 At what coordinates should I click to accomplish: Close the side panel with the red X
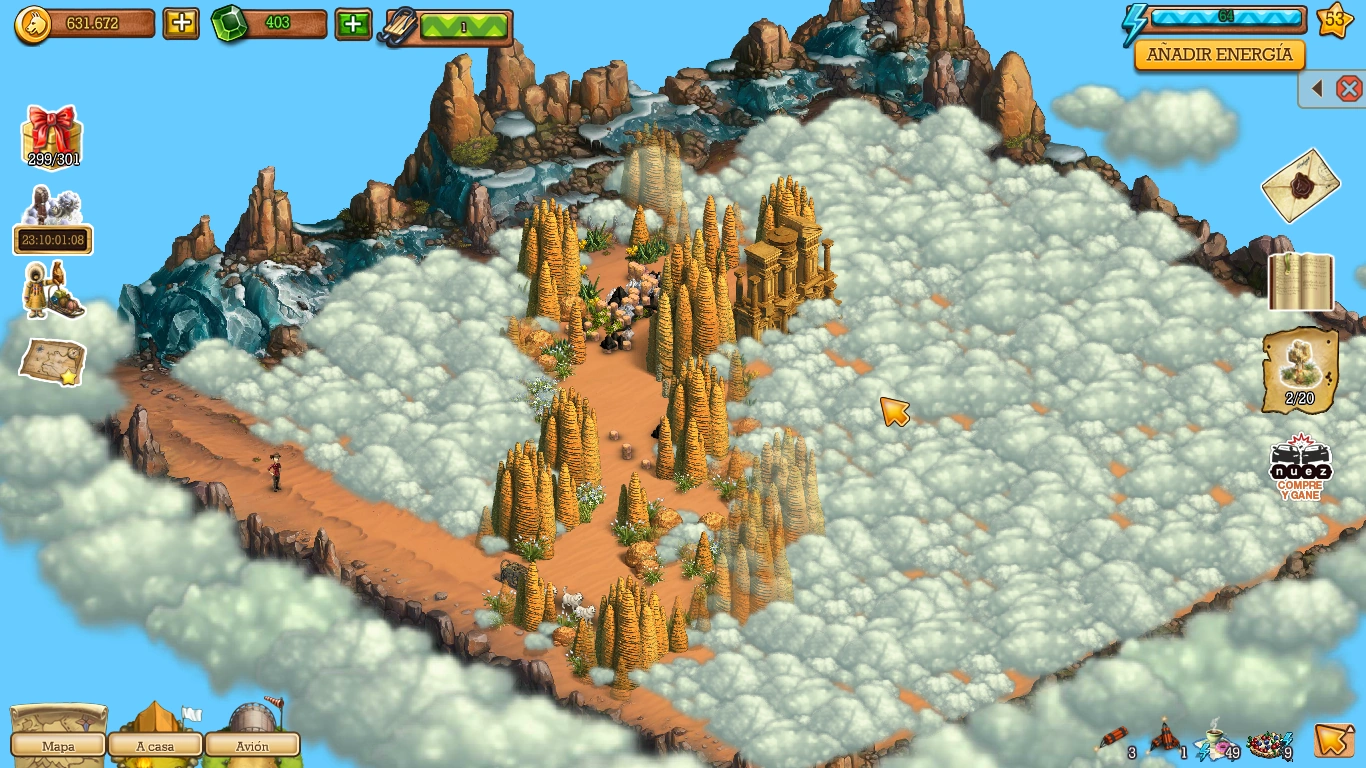coord(1349,89)
